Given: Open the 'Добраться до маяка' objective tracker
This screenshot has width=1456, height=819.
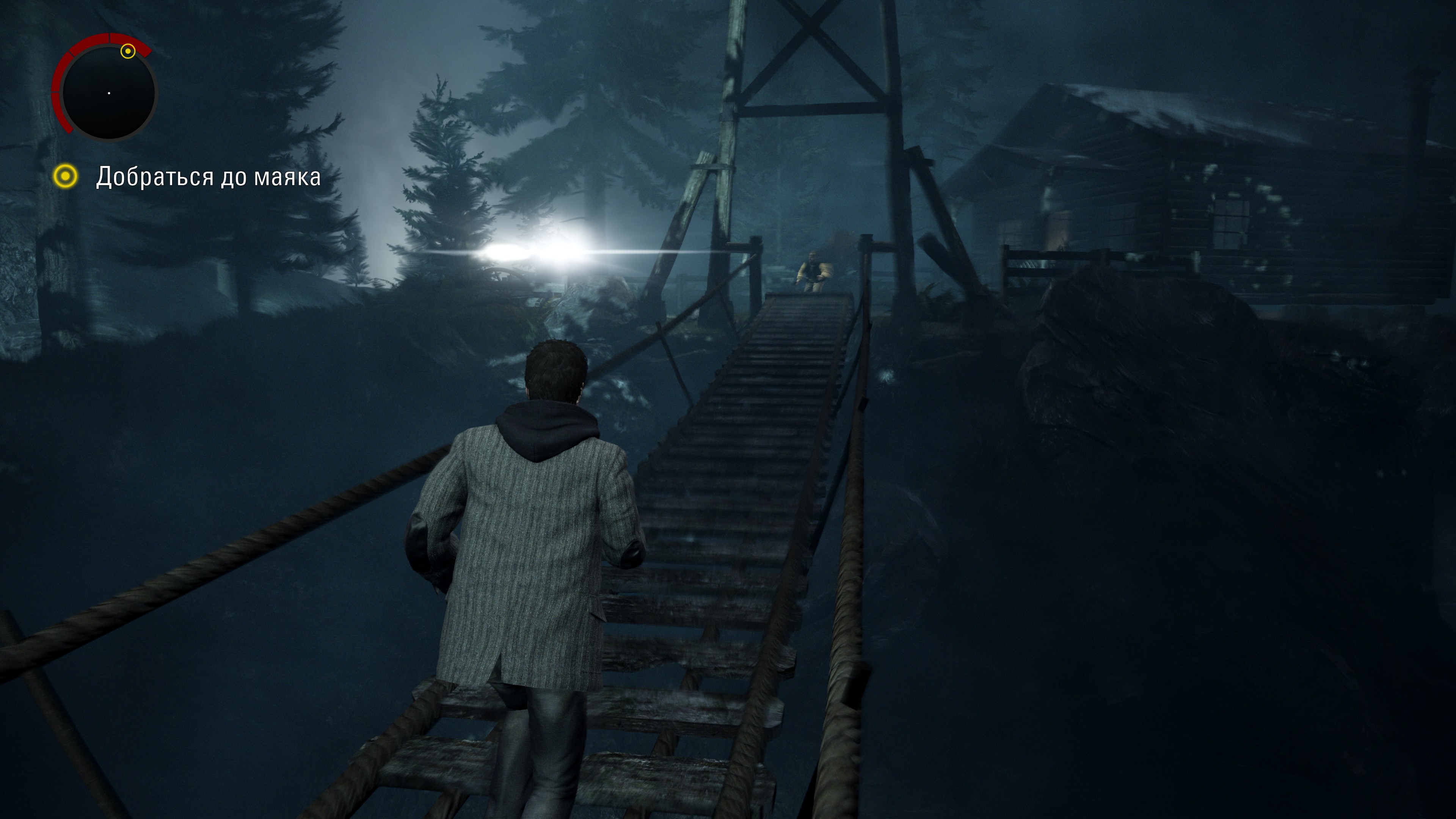Looking at the screenshot, I should pyautogui.click(x=207, y=177).
